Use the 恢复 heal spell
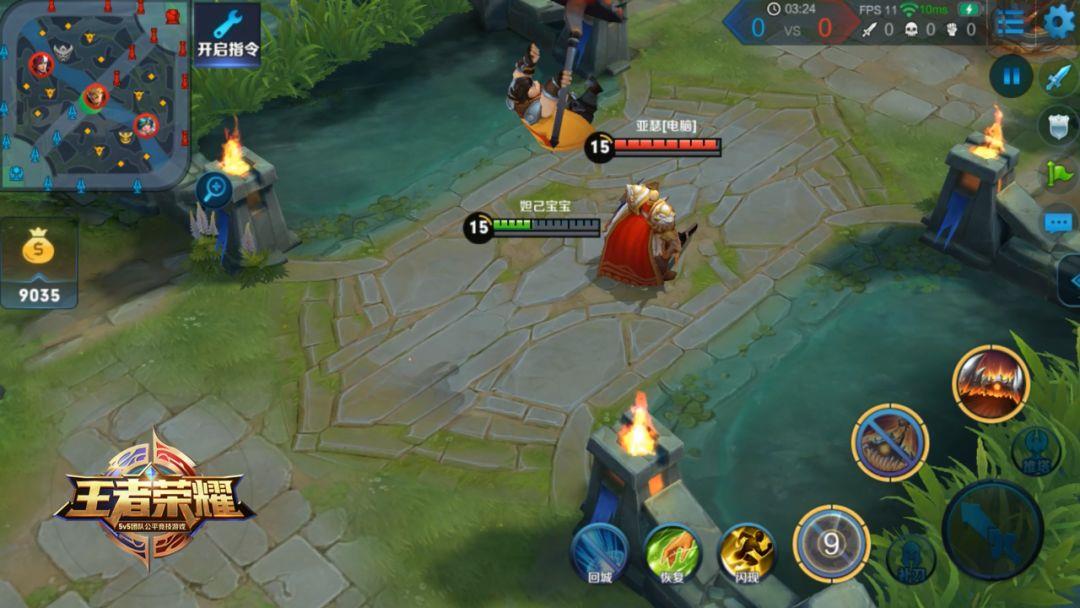The image size is (1080, 608). coord(672,553)
